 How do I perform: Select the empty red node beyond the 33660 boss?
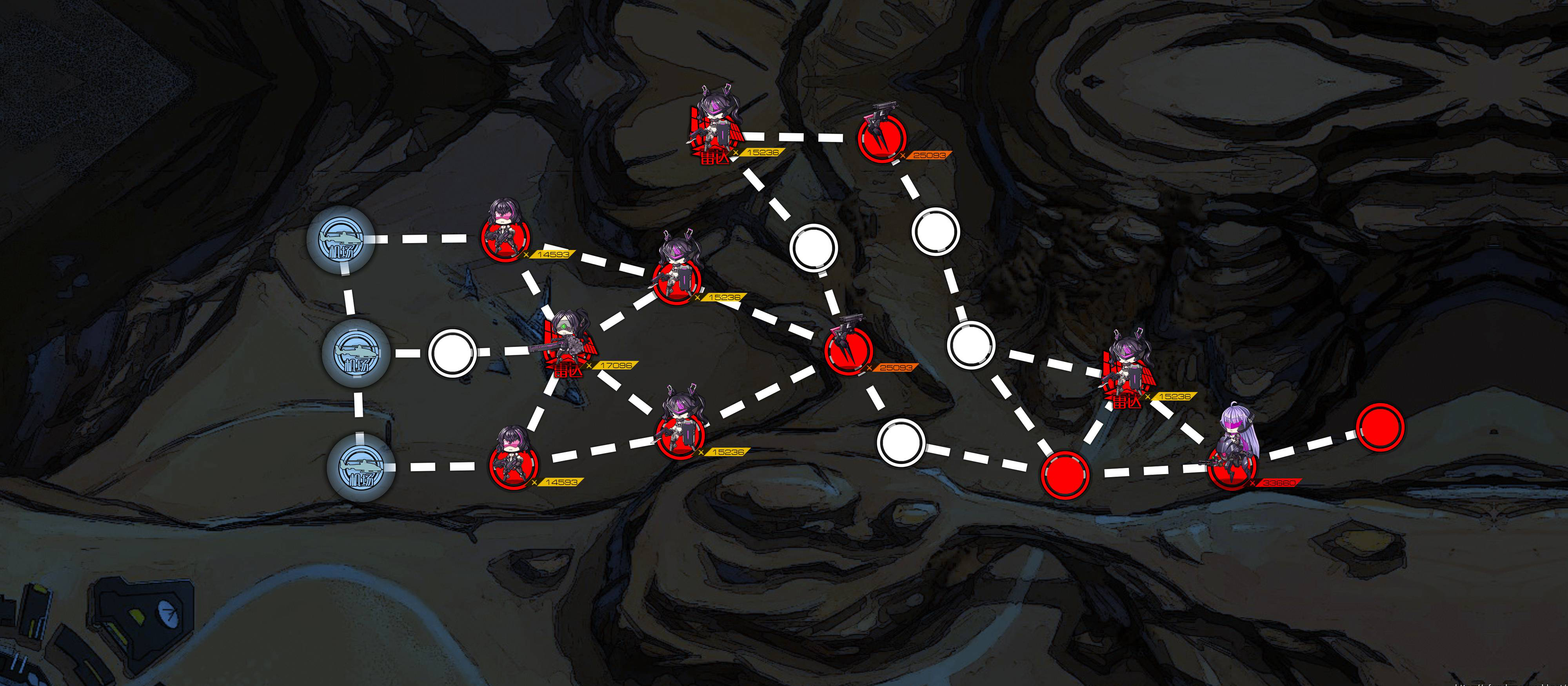(1381, 427)
